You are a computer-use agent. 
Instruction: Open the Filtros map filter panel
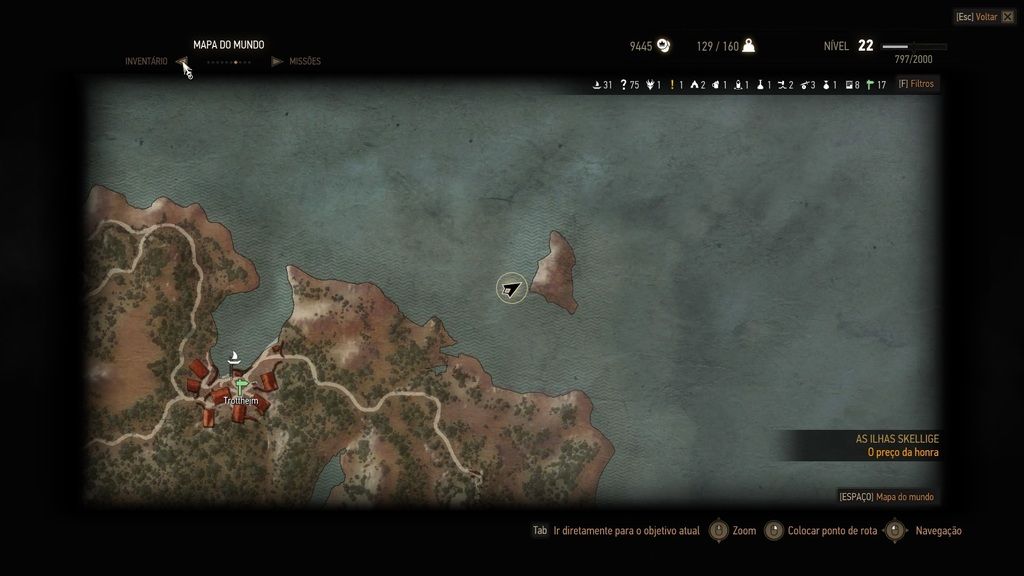pyautogui.click(x=916, y=85)
